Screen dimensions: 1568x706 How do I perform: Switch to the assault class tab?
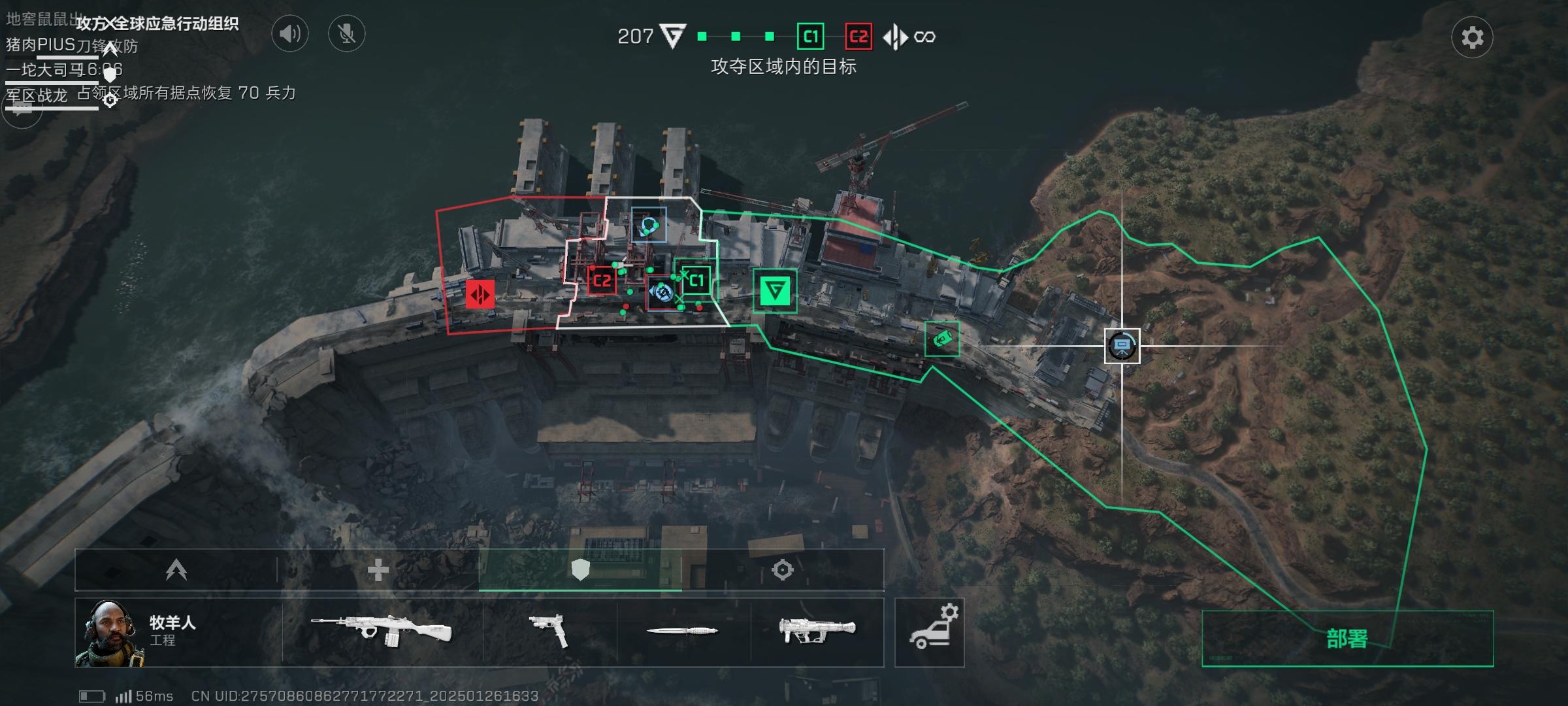(176, 570)
